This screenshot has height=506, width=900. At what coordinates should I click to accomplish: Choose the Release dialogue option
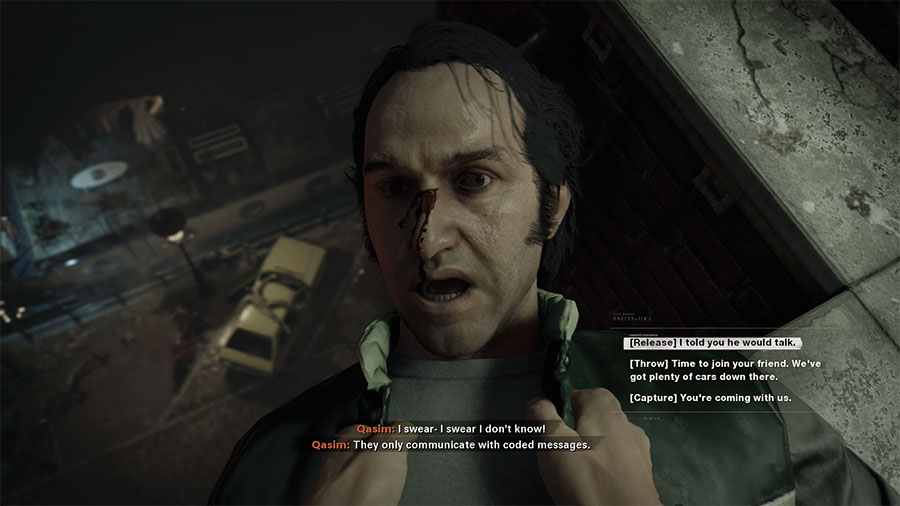coord(712,343)
